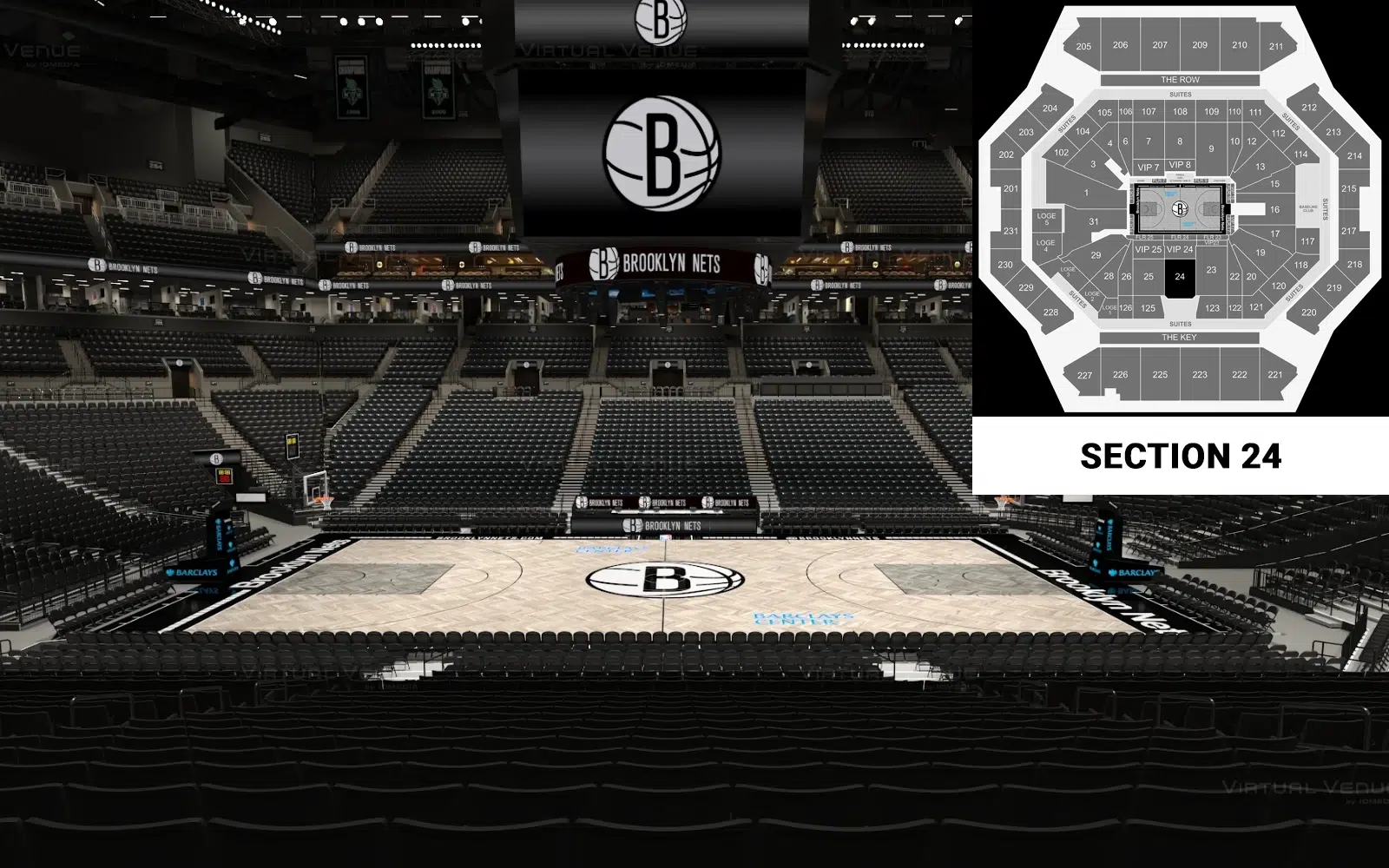
Task: Choose section 31 on the seat map
Action: click(x=1094, y=222)
